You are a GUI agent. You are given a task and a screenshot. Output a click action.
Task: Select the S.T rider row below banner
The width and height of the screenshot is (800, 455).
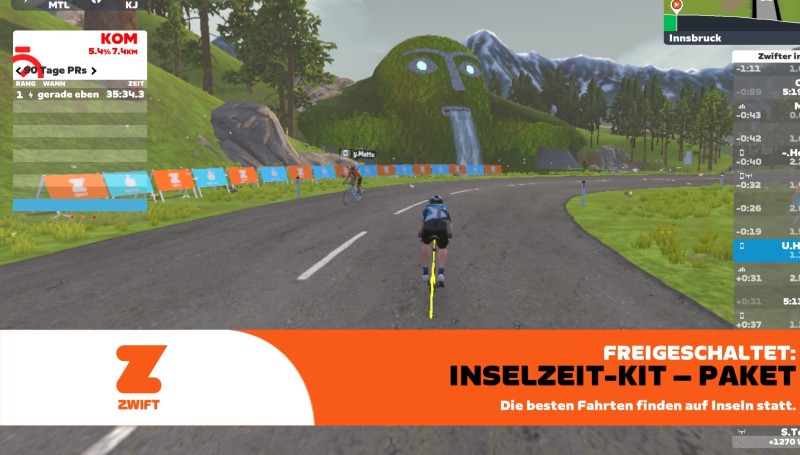[x=766, y=436]
